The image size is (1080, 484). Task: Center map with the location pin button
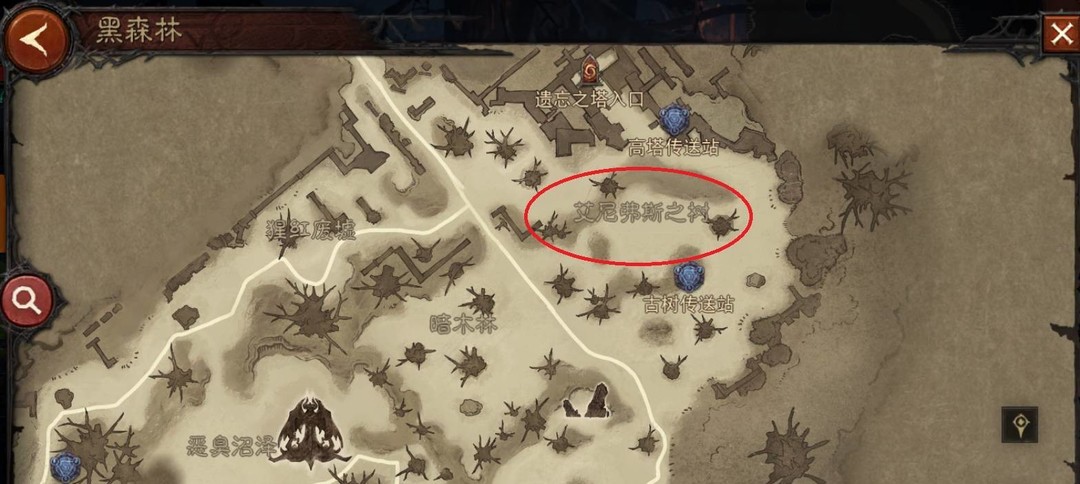[1020, 425]
